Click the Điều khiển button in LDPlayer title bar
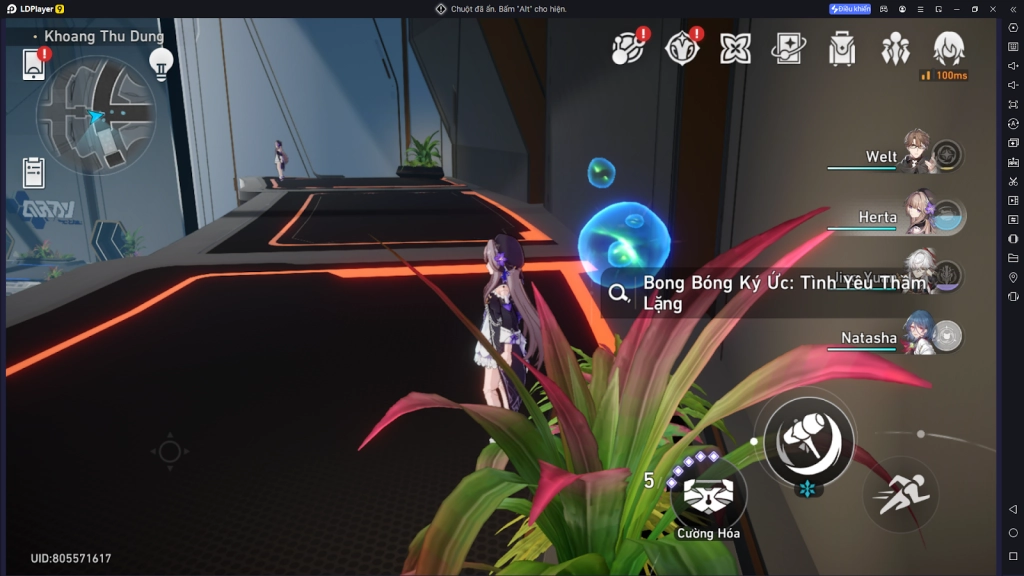The image size is (1024, 576). (850, 9)
